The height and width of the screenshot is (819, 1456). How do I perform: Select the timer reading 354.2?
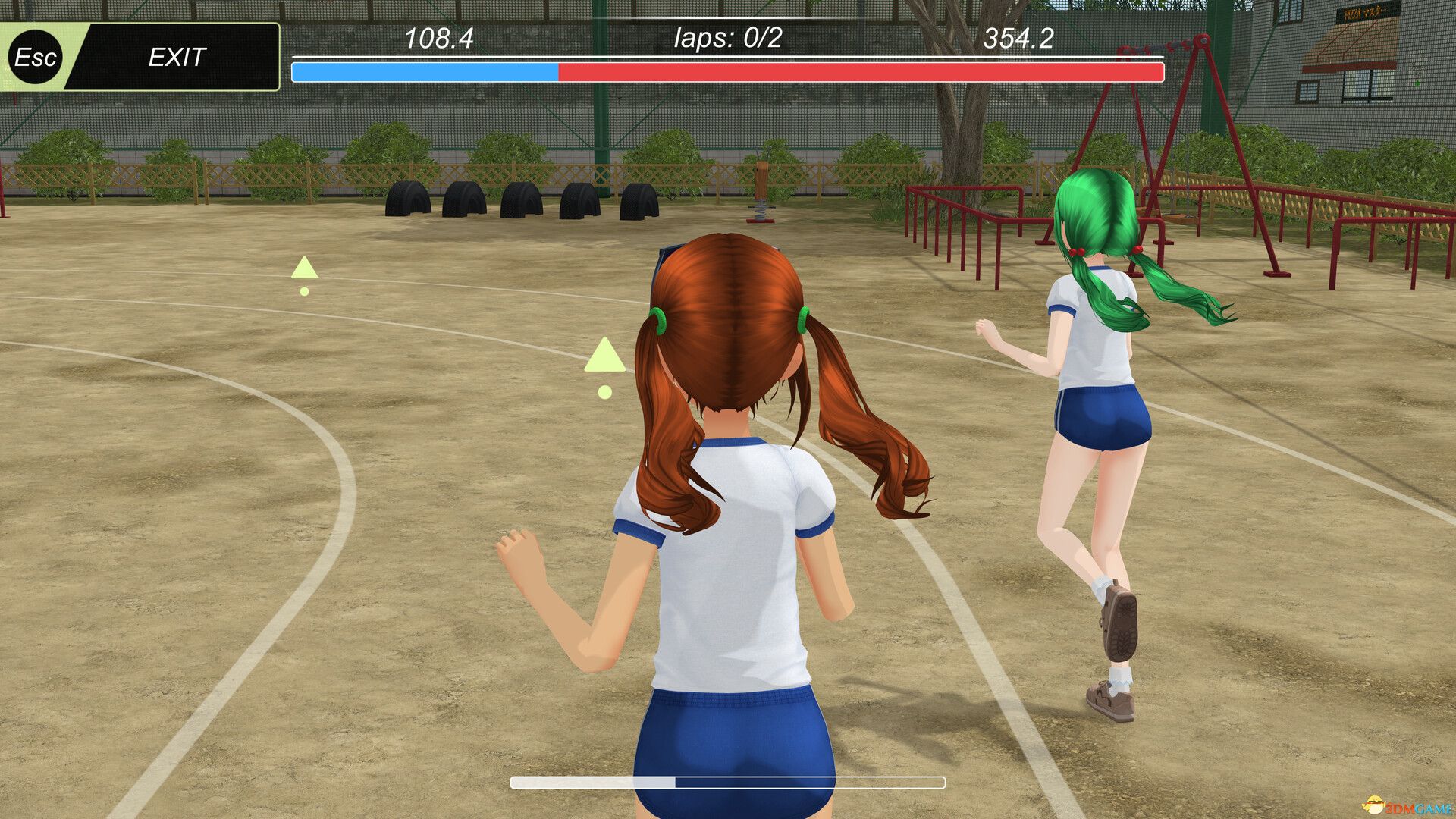point(1019,36)
